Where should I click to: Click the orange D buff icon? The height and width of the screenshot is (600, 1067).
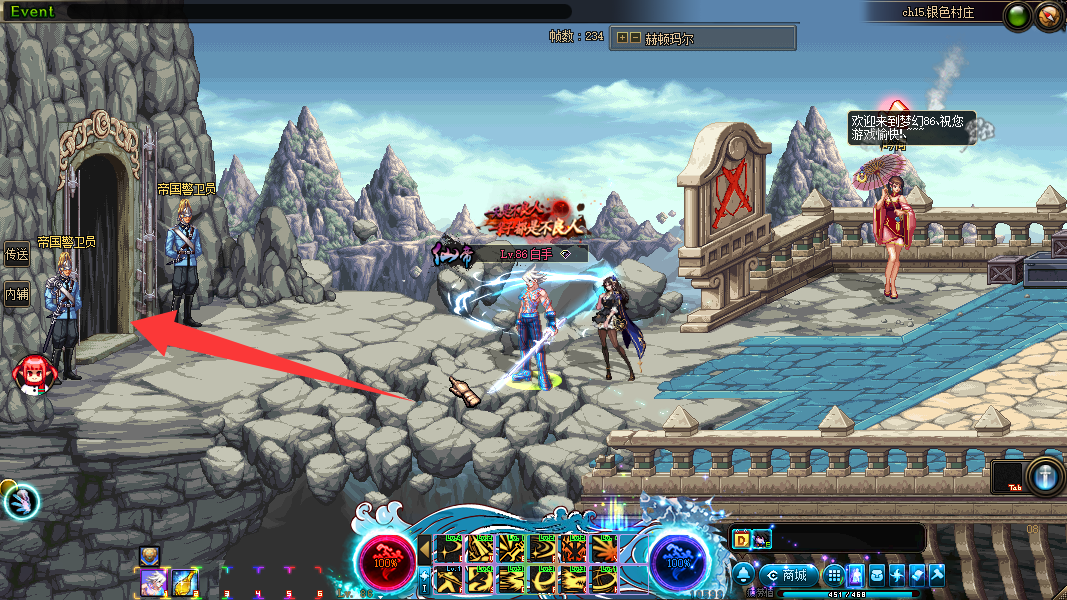point(742,540)
